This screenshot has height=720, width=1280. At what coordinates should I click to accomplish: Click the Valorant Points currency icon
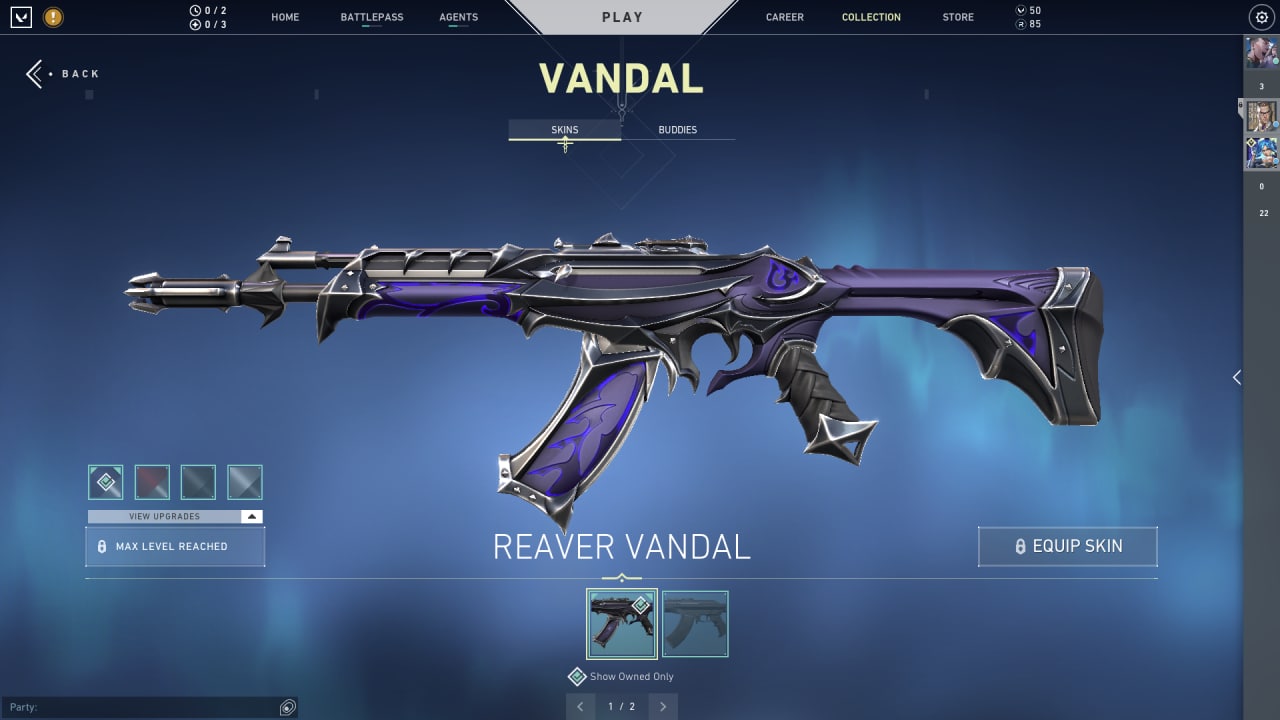point(1022,10)
